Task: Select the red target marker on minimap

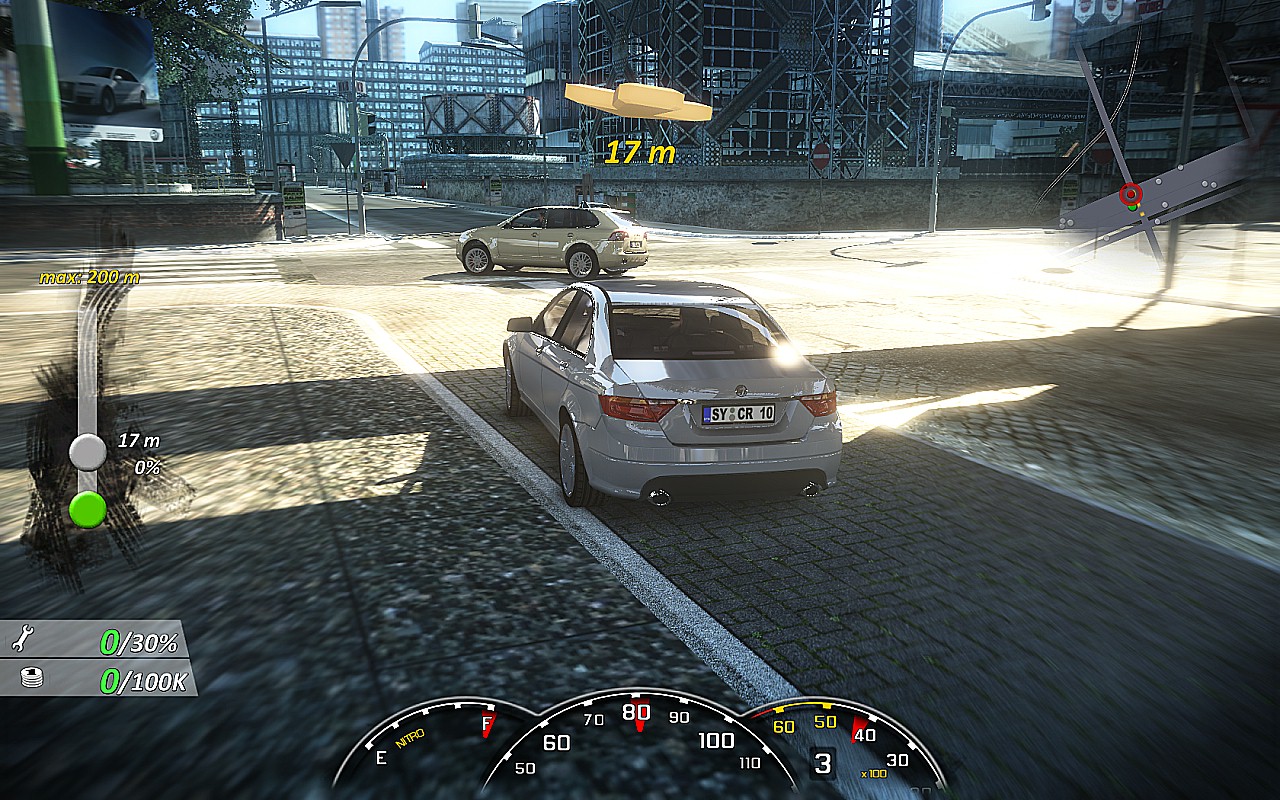Action: 1131,194
